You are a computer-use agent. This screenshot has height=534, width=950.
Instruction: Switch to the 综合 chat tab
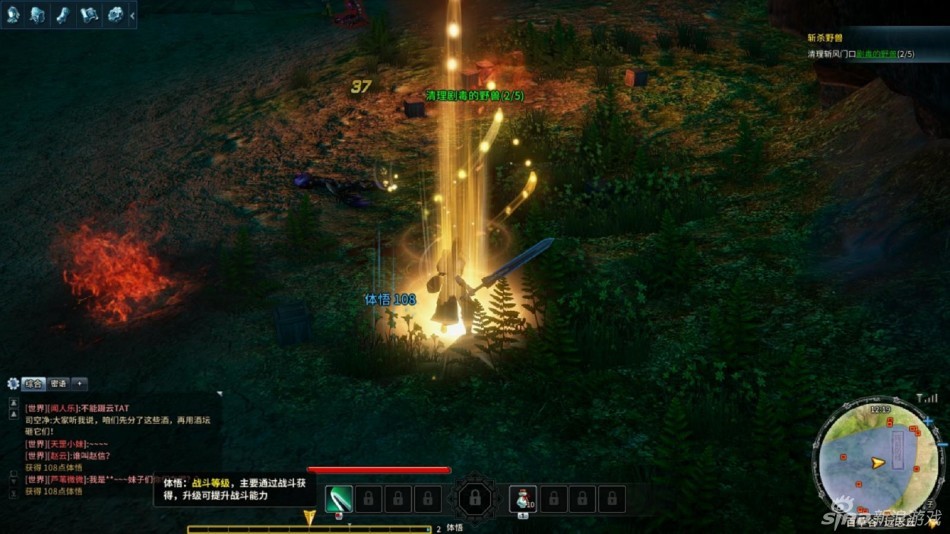click(34, 383)
